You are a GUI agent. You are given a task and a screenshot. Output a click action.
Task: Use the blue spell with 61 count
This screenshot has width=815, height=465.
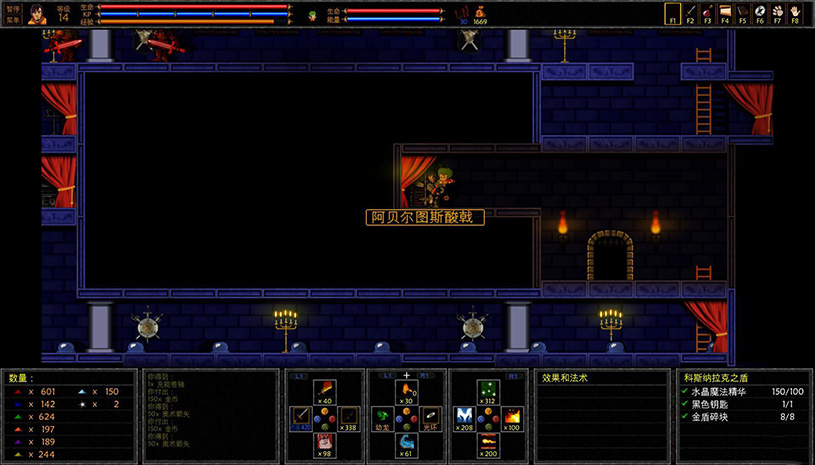coord(406,442)
